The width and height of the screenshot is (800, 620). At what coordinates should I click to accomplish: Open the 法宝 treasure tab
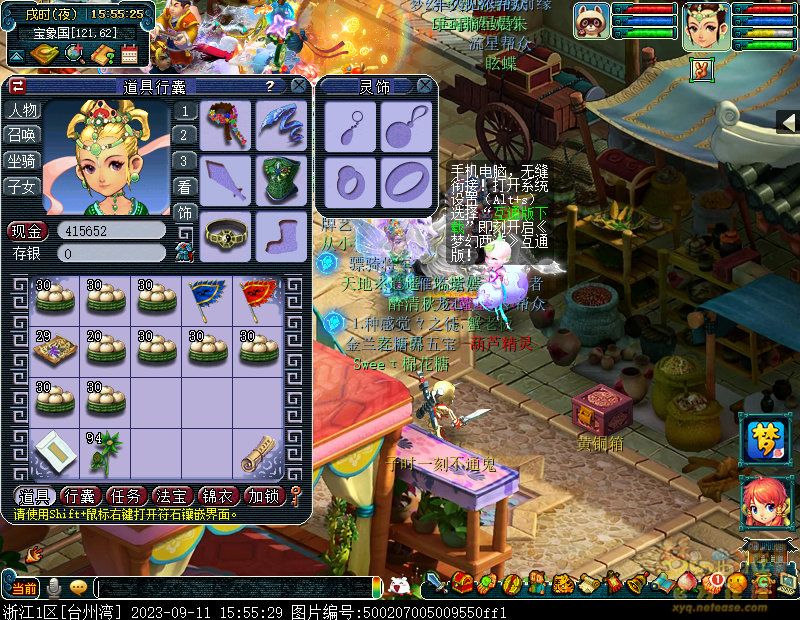click(171, 495)
